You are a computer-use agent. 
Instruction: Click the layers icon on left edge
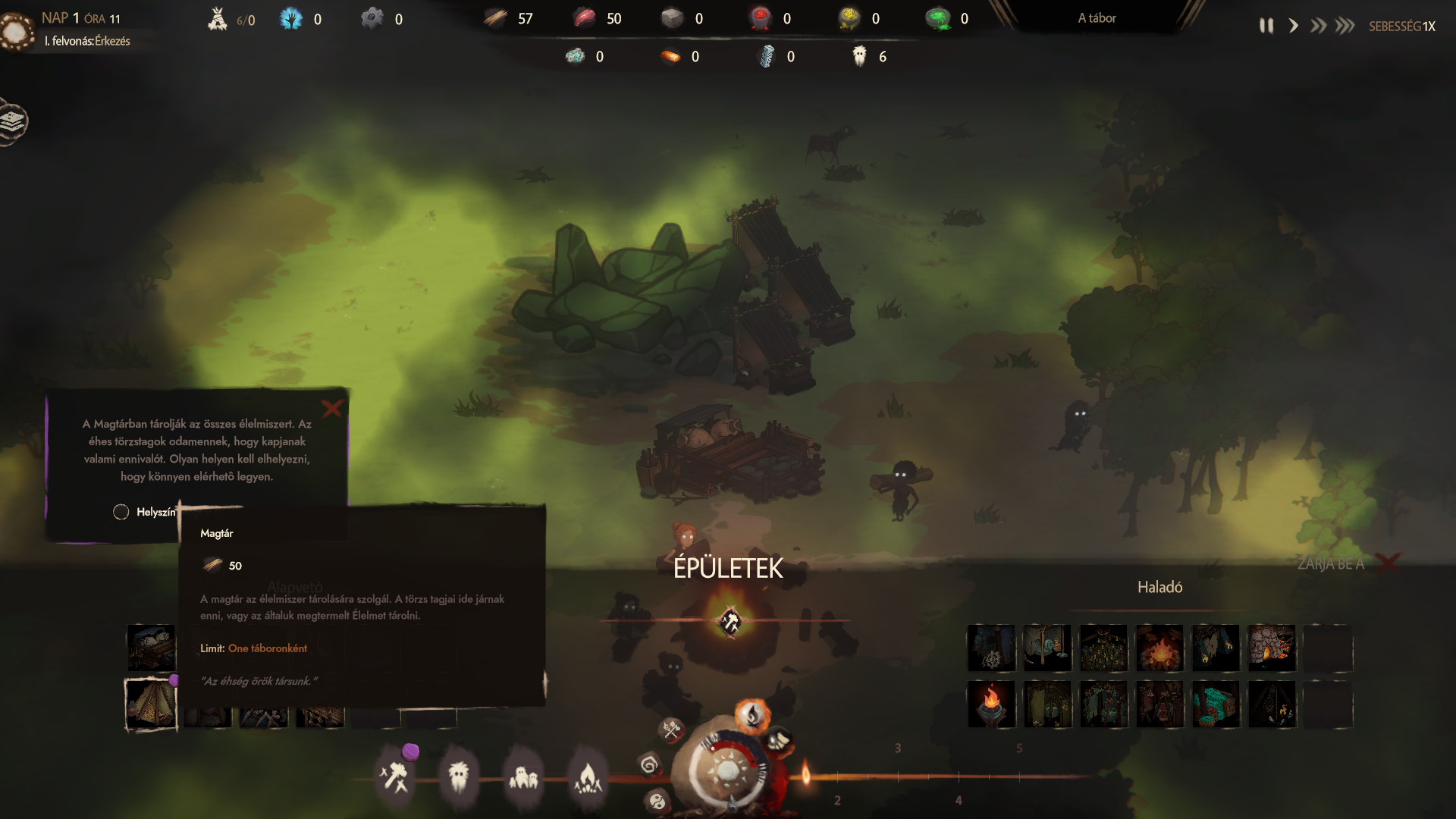(x=13, y=121)
